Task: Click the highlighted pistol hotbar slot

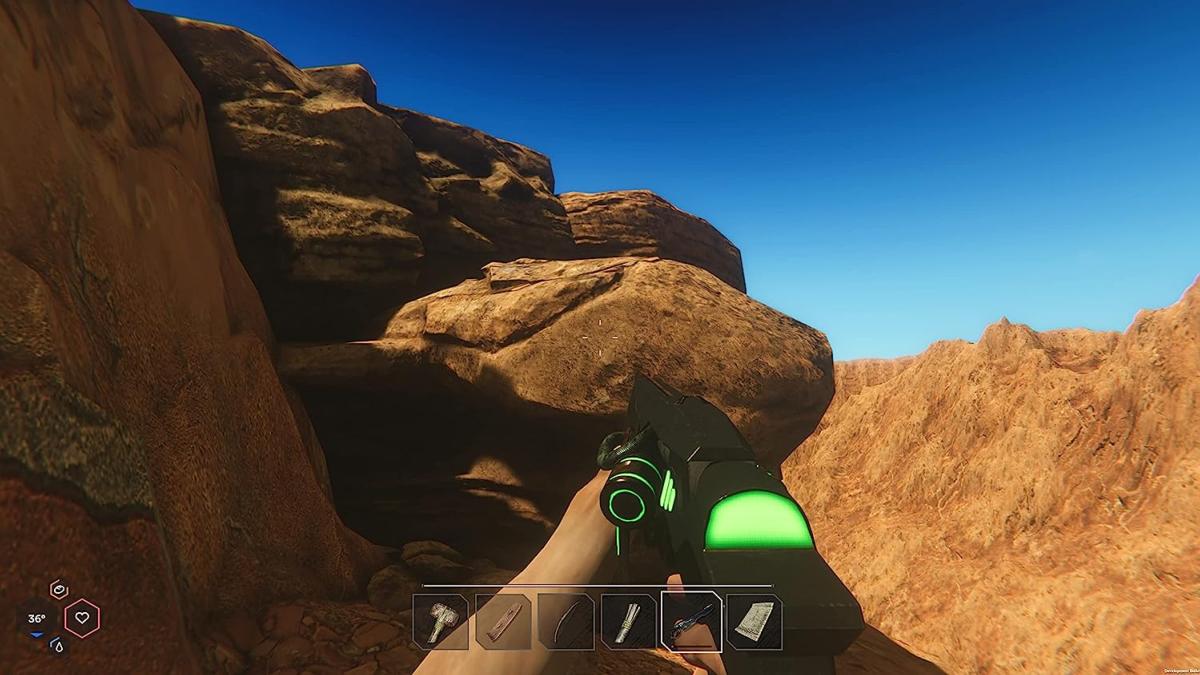Action: (x=691, y=621)
